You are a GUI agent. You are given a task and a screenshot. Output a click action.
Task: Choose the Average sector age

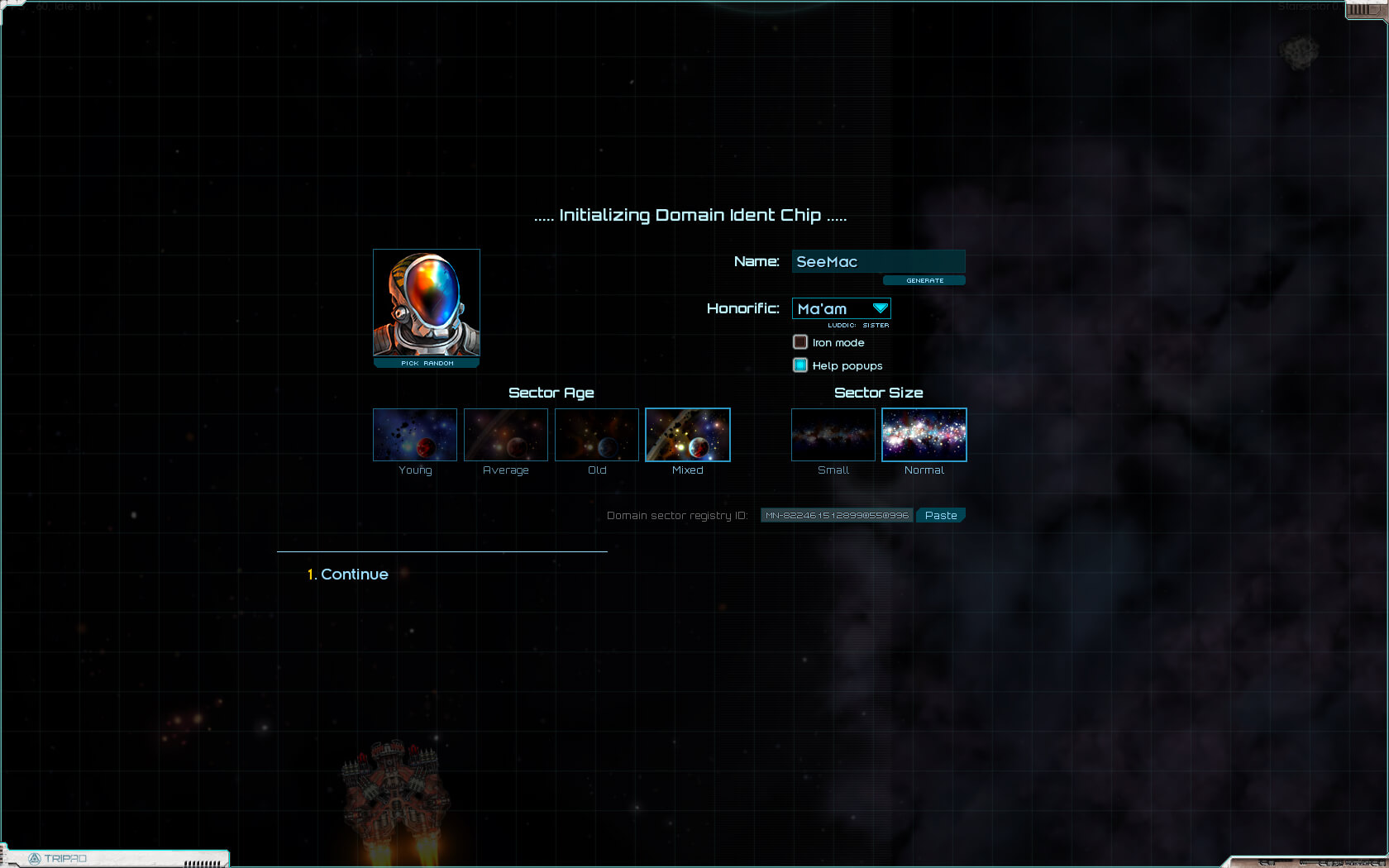tap(506, 435)
